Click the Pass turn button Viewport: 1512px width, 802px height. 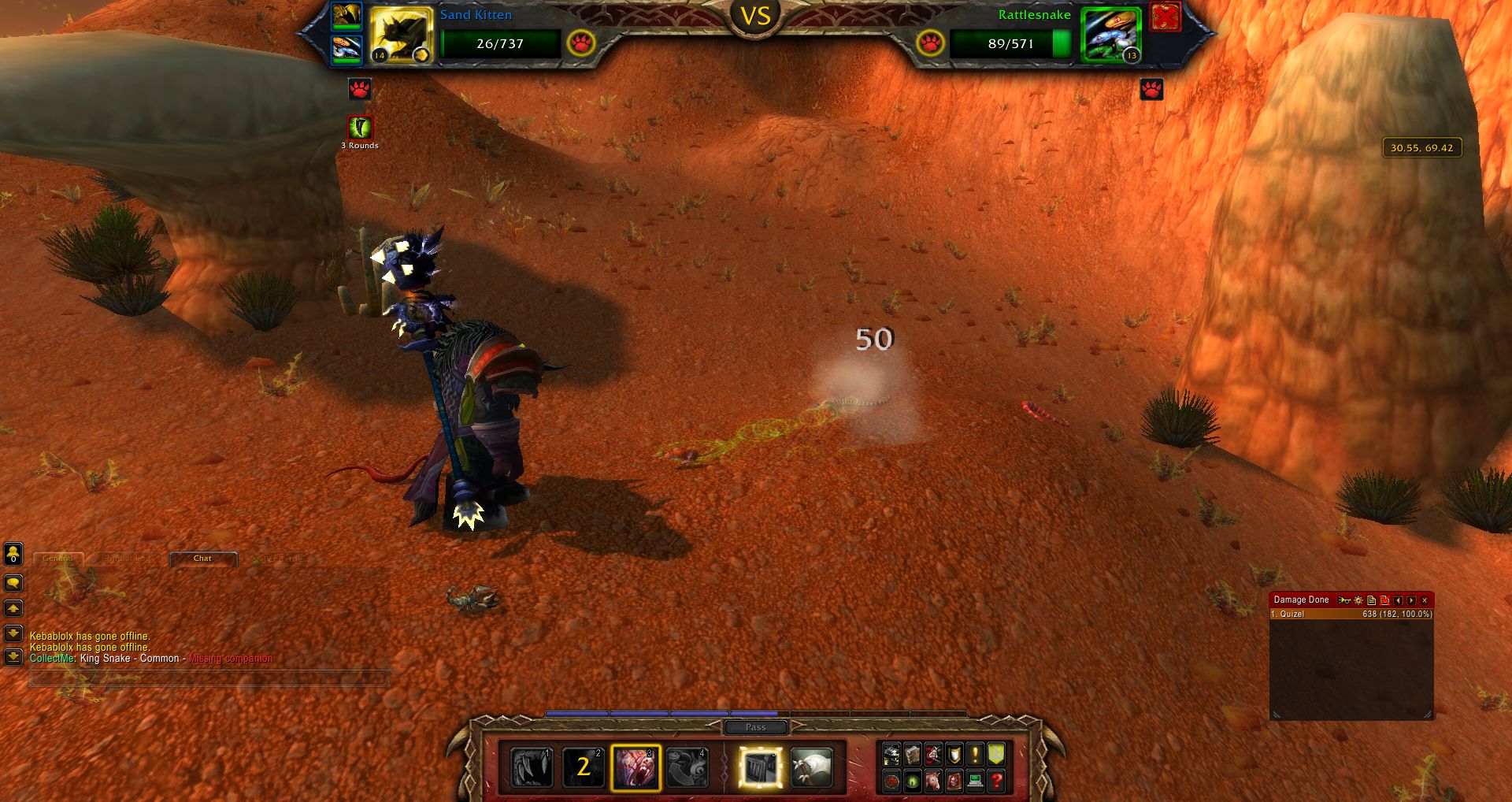tap(755, 727)
